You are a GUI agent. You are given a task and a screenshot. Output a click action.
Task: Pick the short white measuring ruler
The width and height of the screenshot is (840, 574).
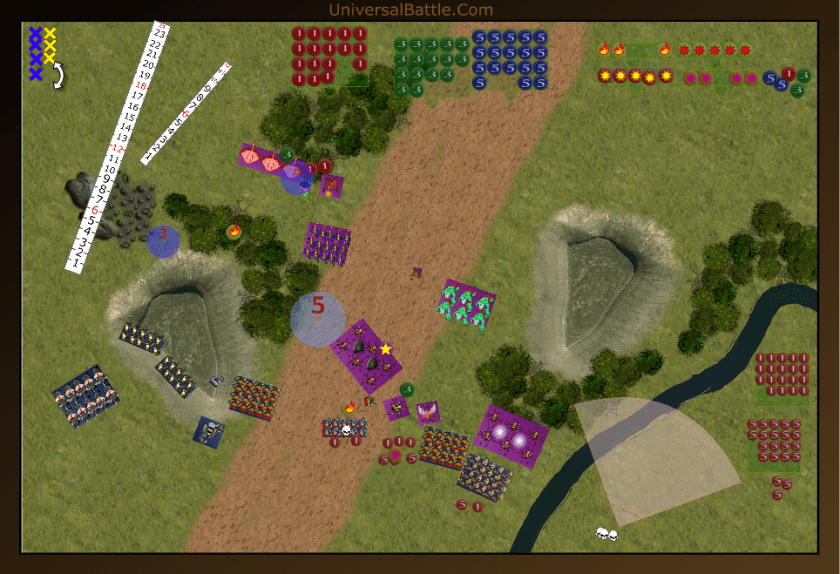187,113
